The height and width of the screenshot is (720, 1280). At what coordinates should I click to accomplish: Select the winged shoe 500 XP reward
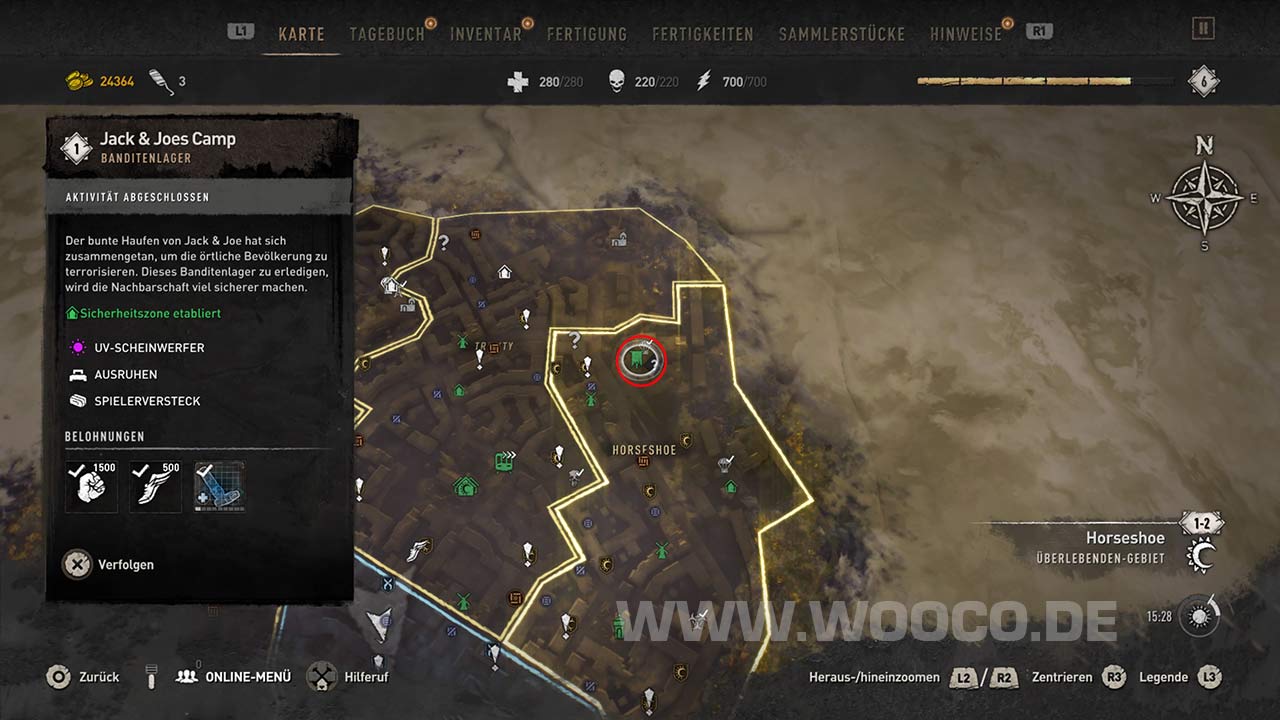[x=155, y=487]
